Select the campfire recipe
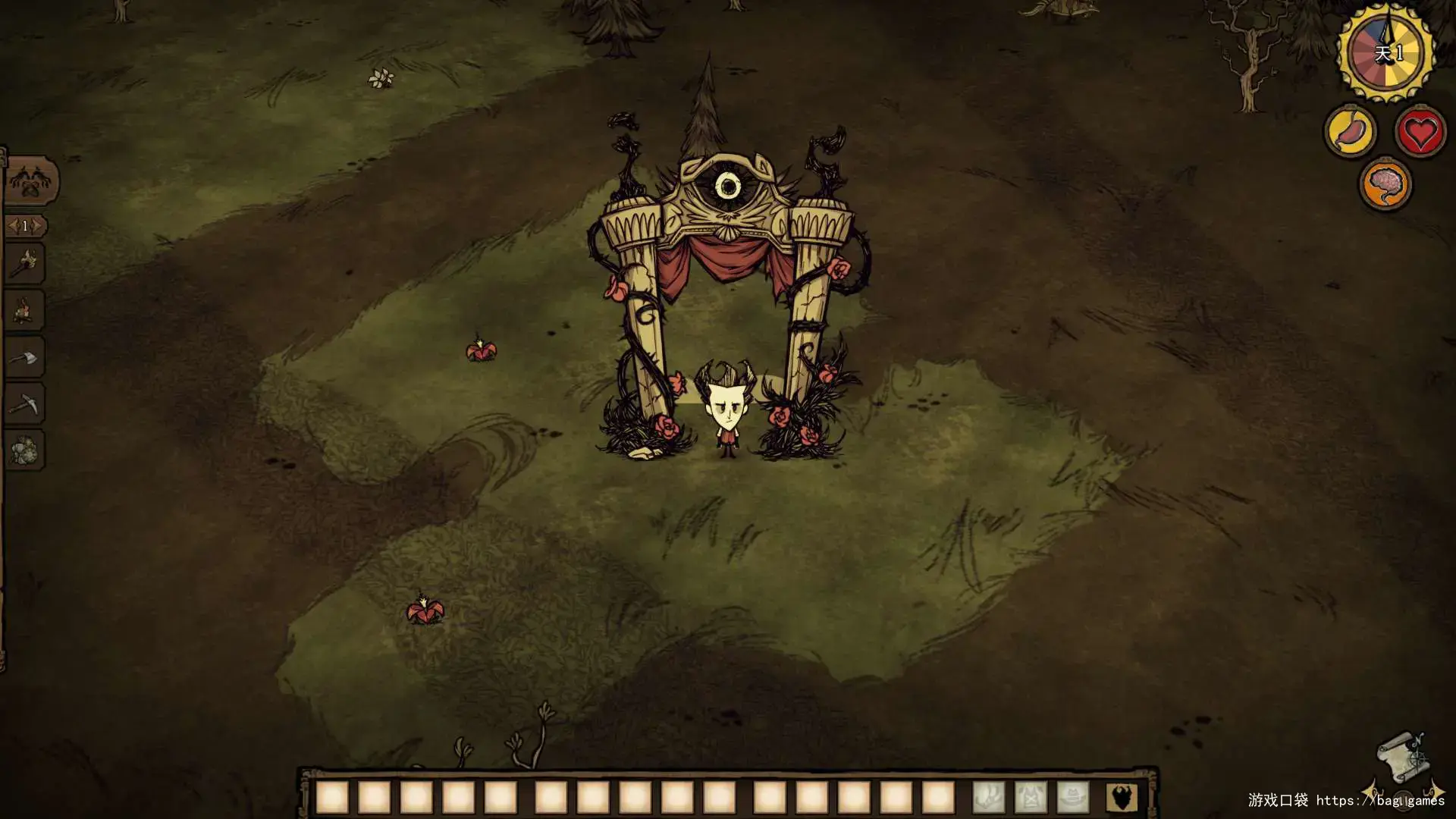 pos(25,310)
